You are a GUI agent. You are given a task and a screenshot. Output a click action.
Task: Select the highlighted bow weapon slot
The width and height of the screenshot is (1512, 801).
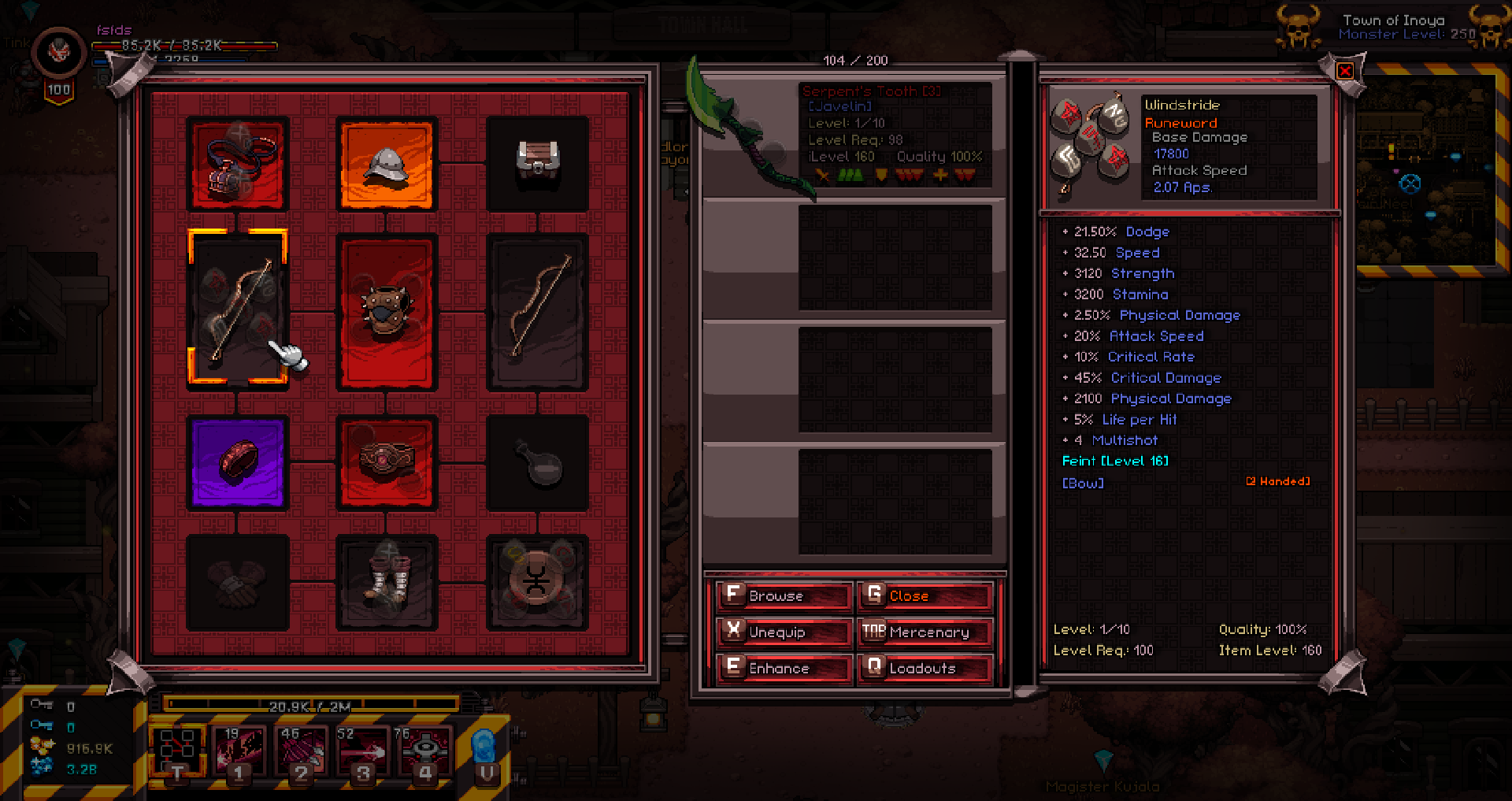[x=237, y=308]
